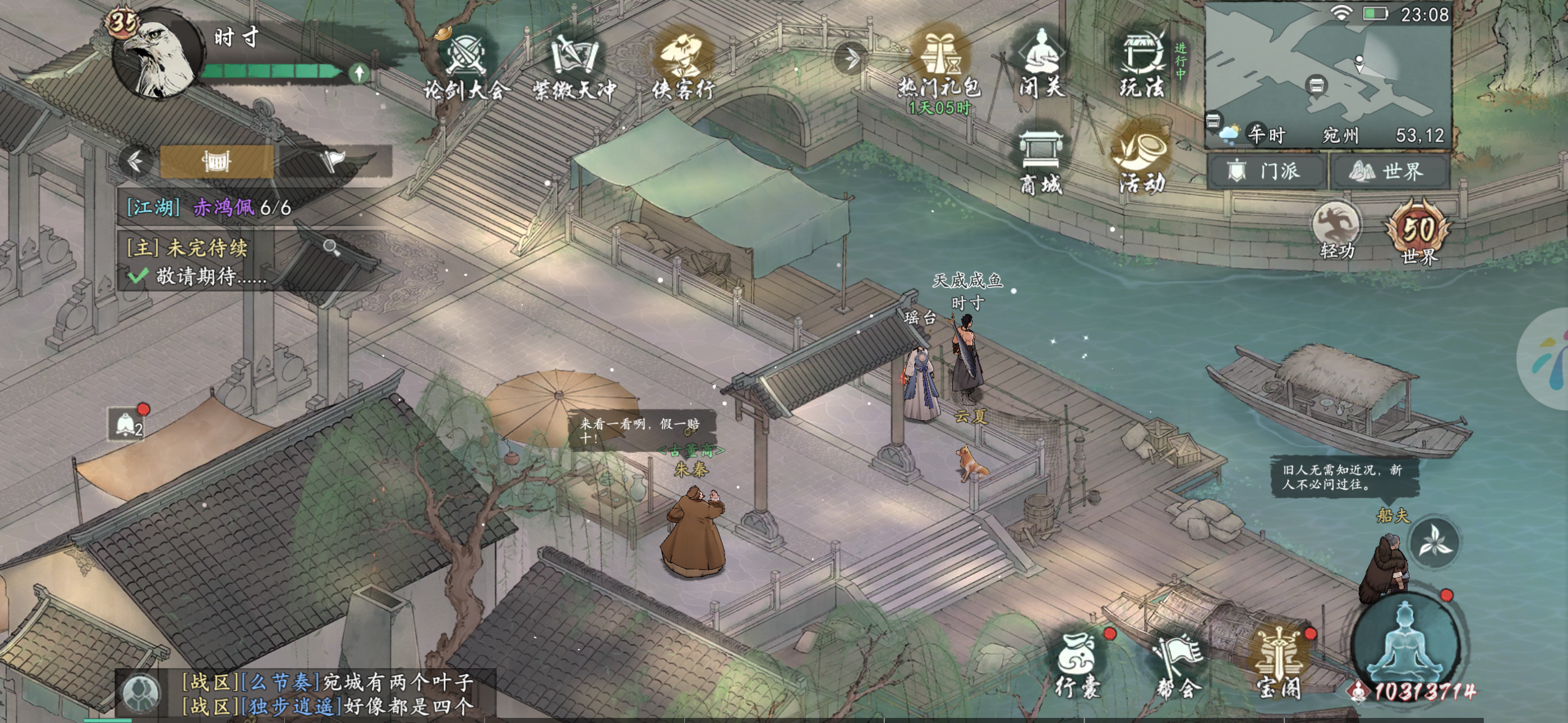Open the 宝阁 treasure pavilion

click(x=1278, y=665)
